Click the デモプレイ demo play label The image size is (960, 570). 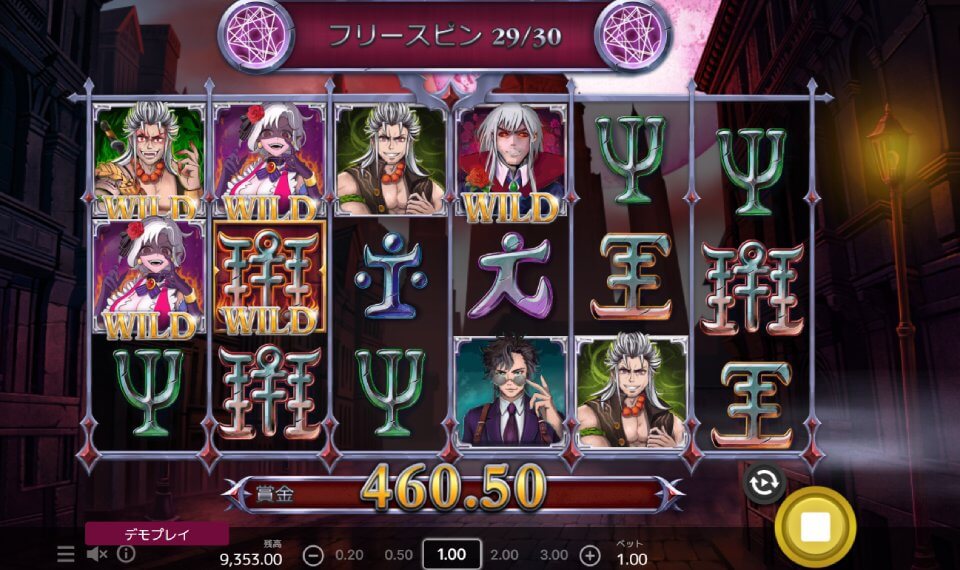tap(156, 534)
